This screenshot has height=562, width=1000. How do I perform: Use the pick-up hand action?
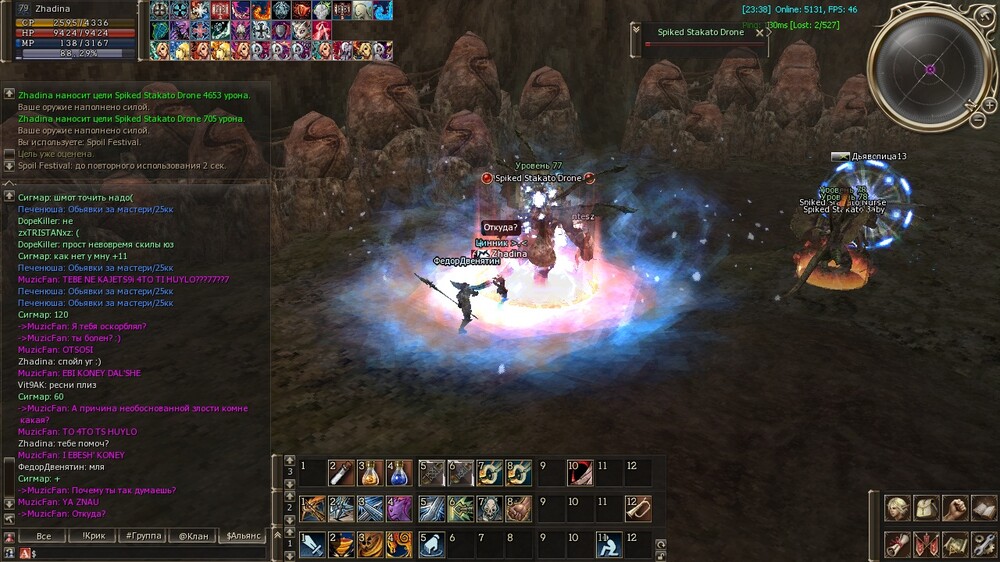pyautogui.click(x=431, y=544)
